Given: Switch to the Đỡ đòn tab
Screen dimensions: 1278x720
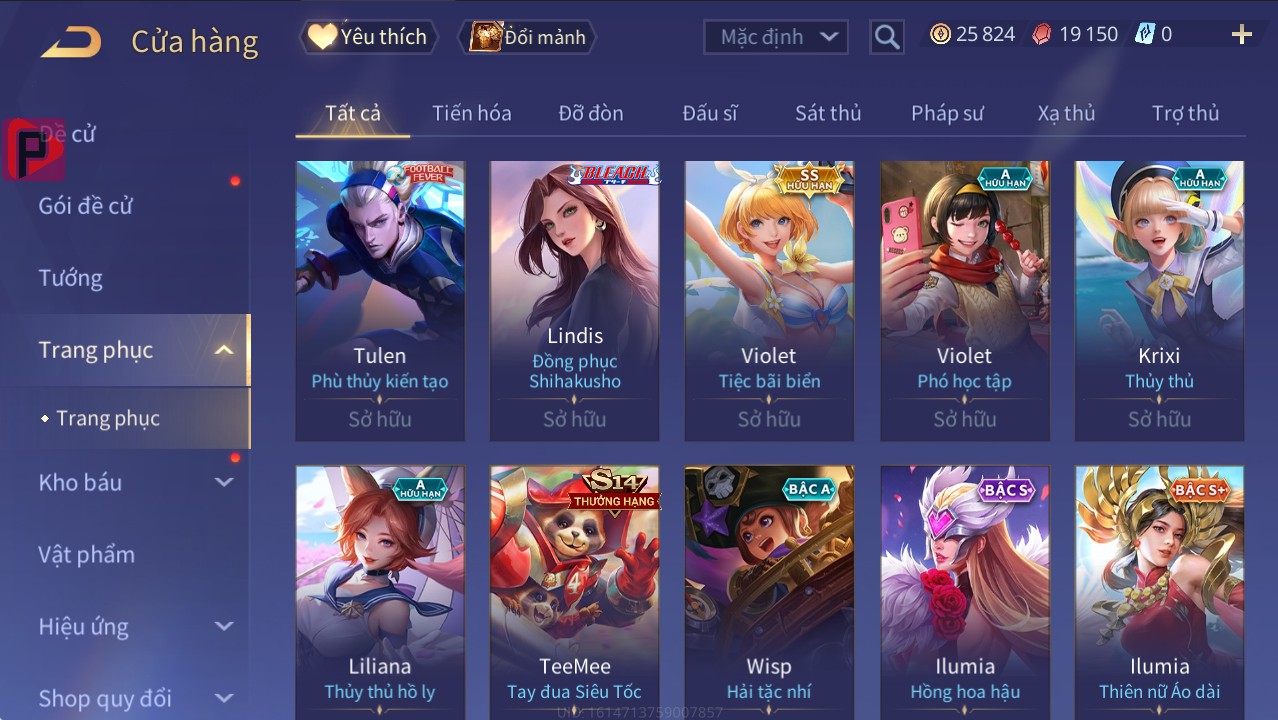Looking at the screenshot, I should 590,113.
